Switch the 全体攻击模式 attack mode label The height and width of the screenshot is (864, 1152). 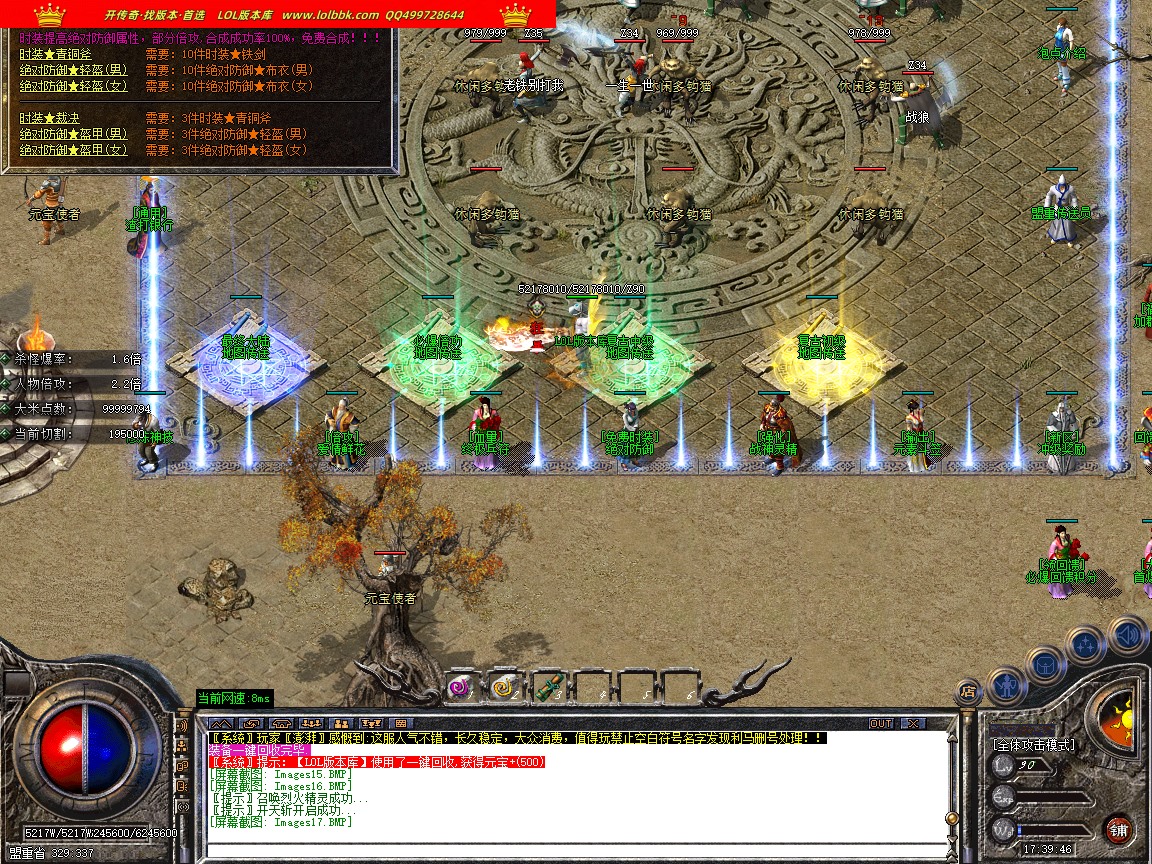[x=1033, y=745]
